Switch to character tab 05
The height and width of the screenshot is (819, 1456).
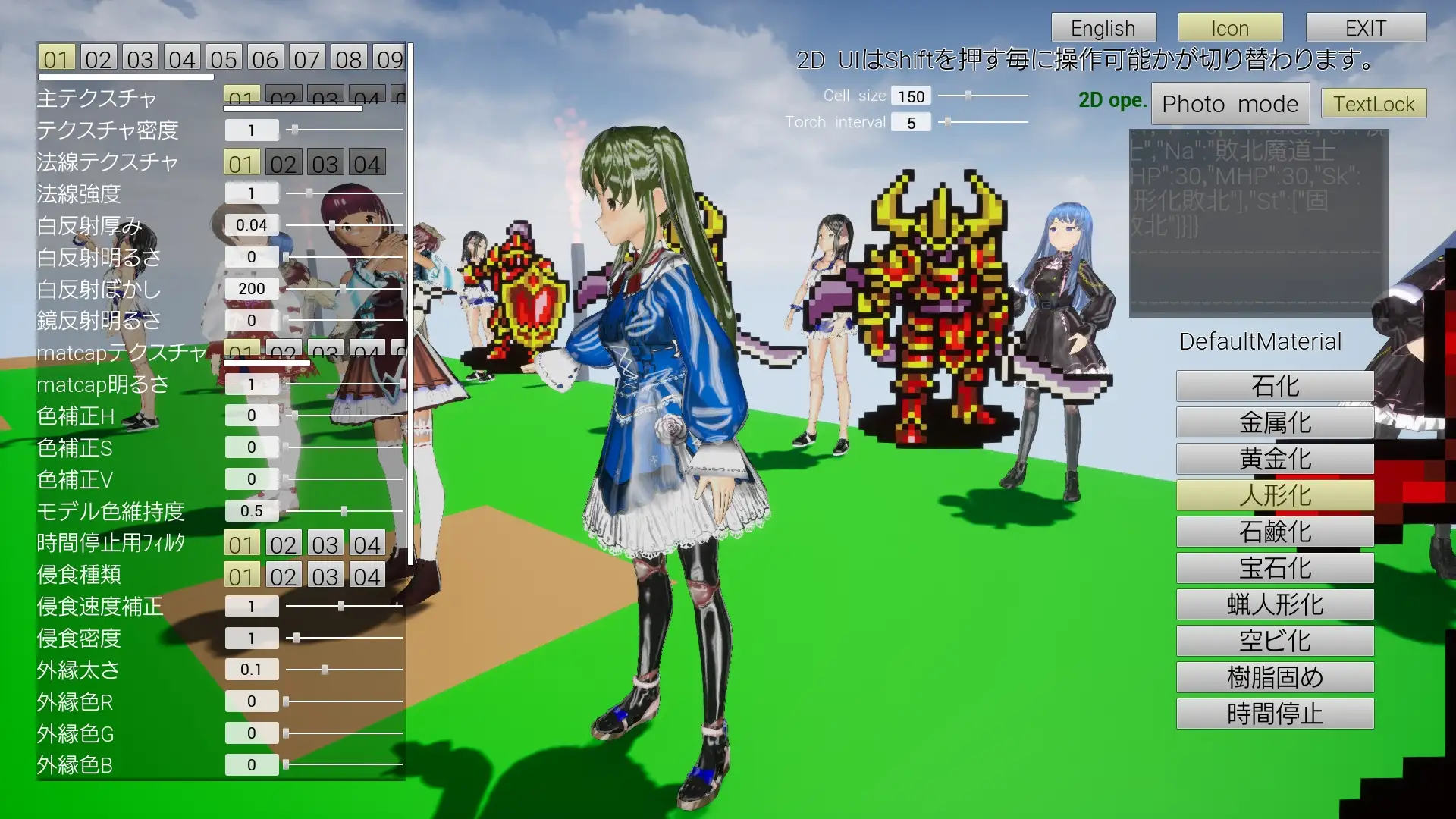223,57
